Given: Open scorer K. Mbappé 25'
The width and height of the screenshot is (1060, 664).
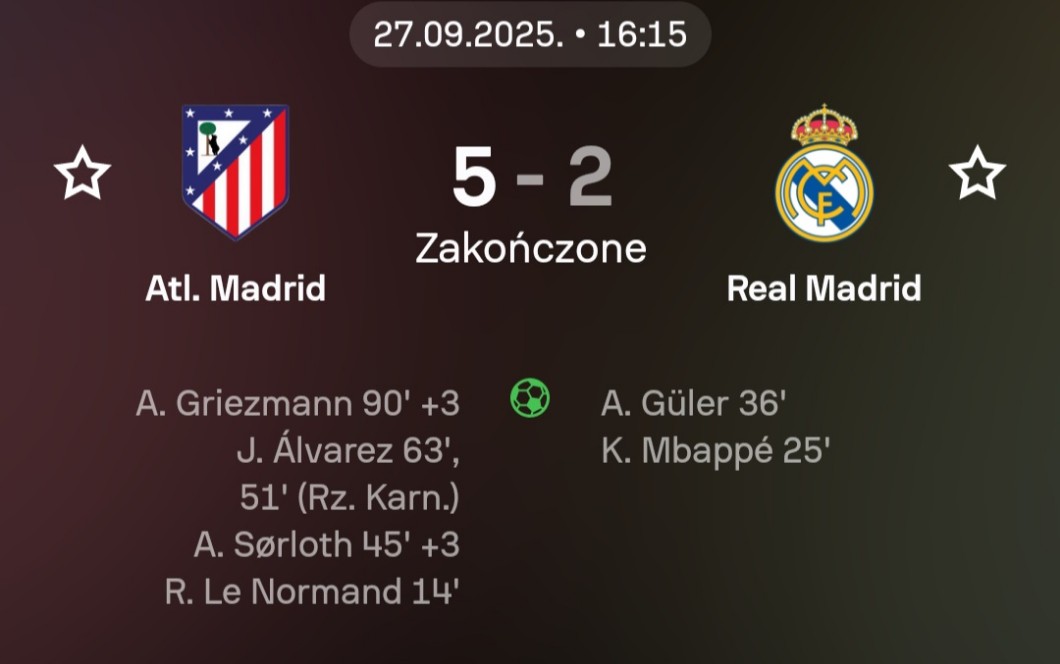Looking at the screenshot, I should tap(715, 451).
